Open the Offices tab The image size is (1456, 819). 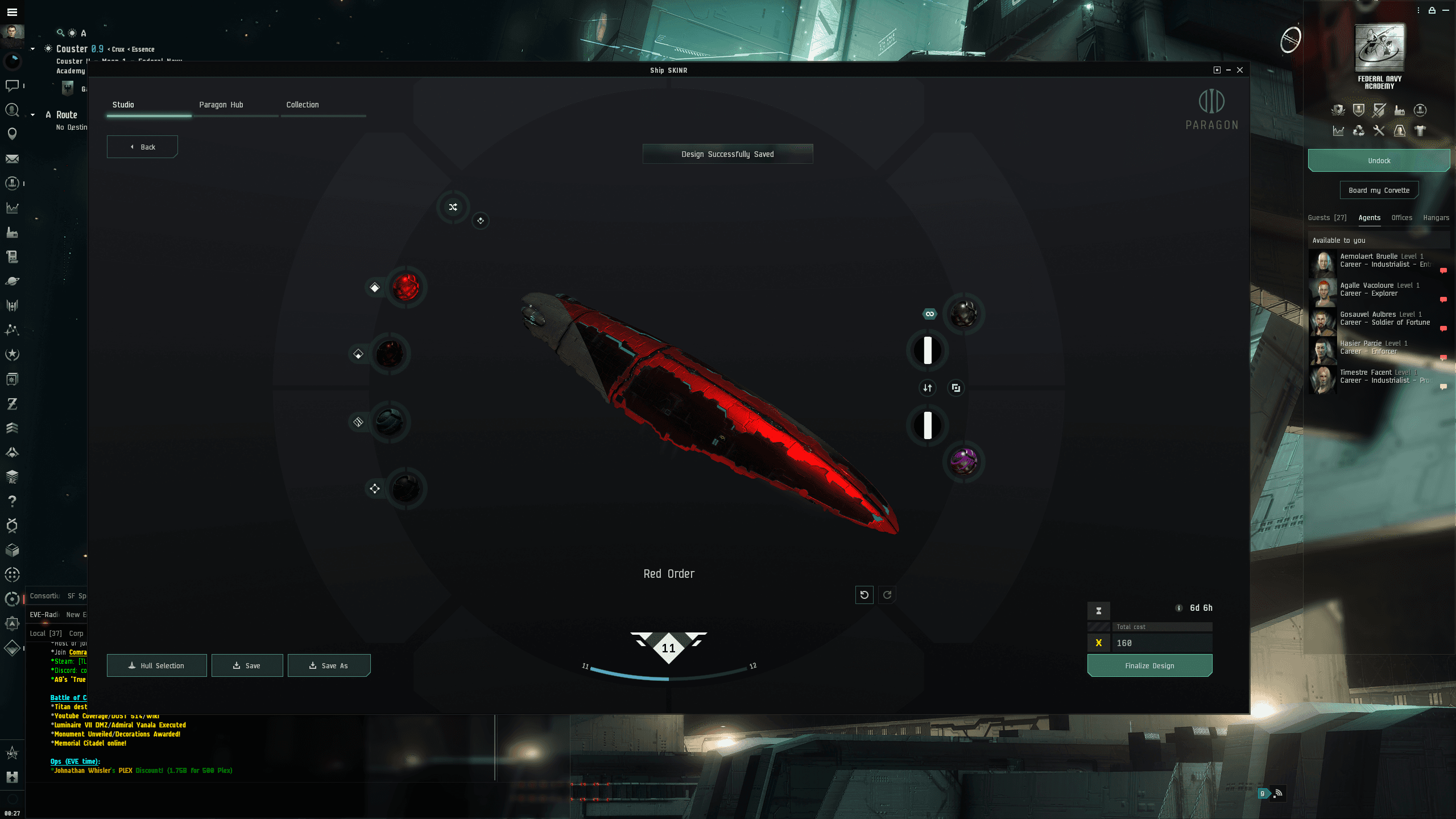pos(1401,218)
